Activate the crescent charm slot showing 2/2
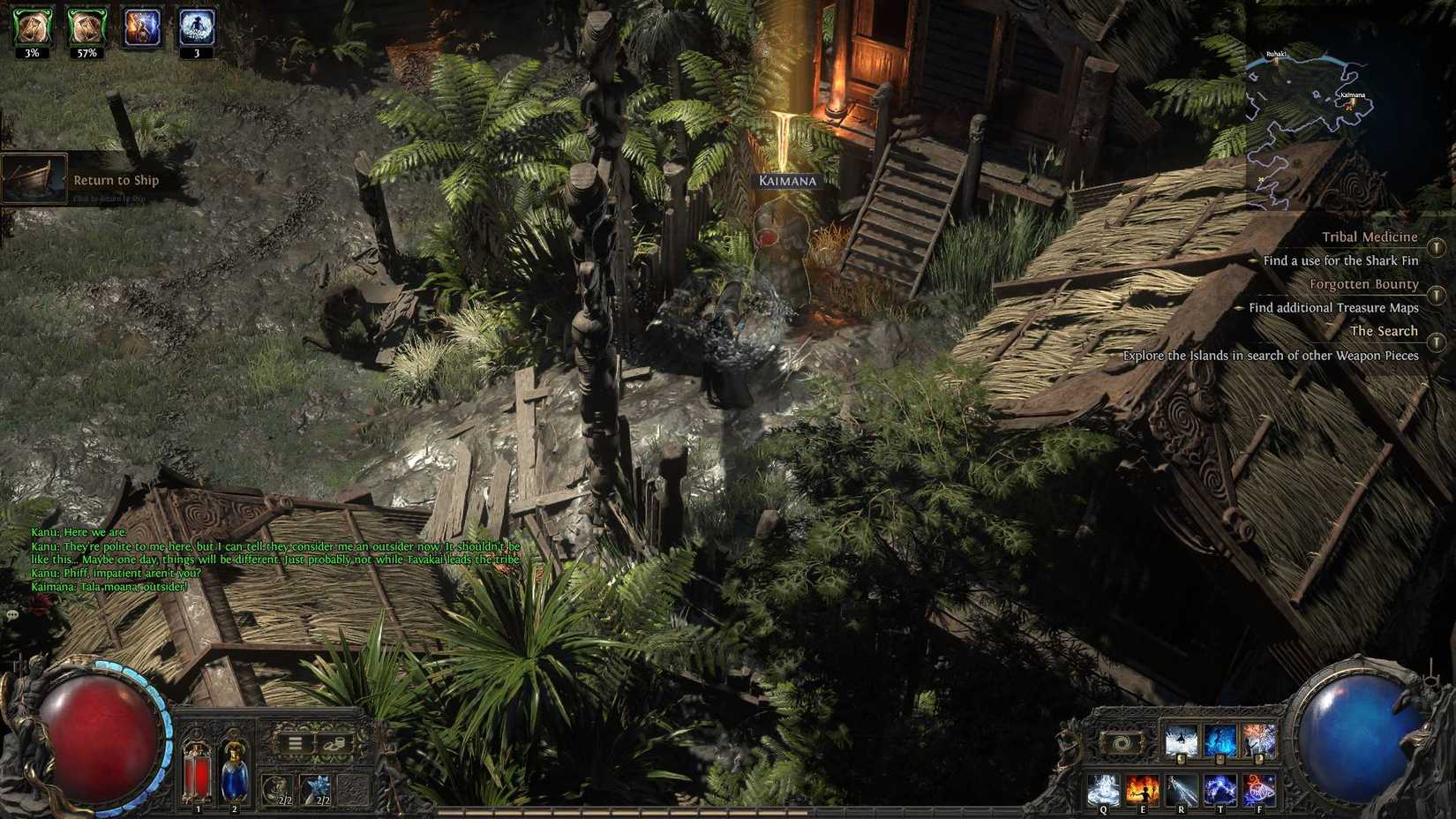 tap(279, 788)
